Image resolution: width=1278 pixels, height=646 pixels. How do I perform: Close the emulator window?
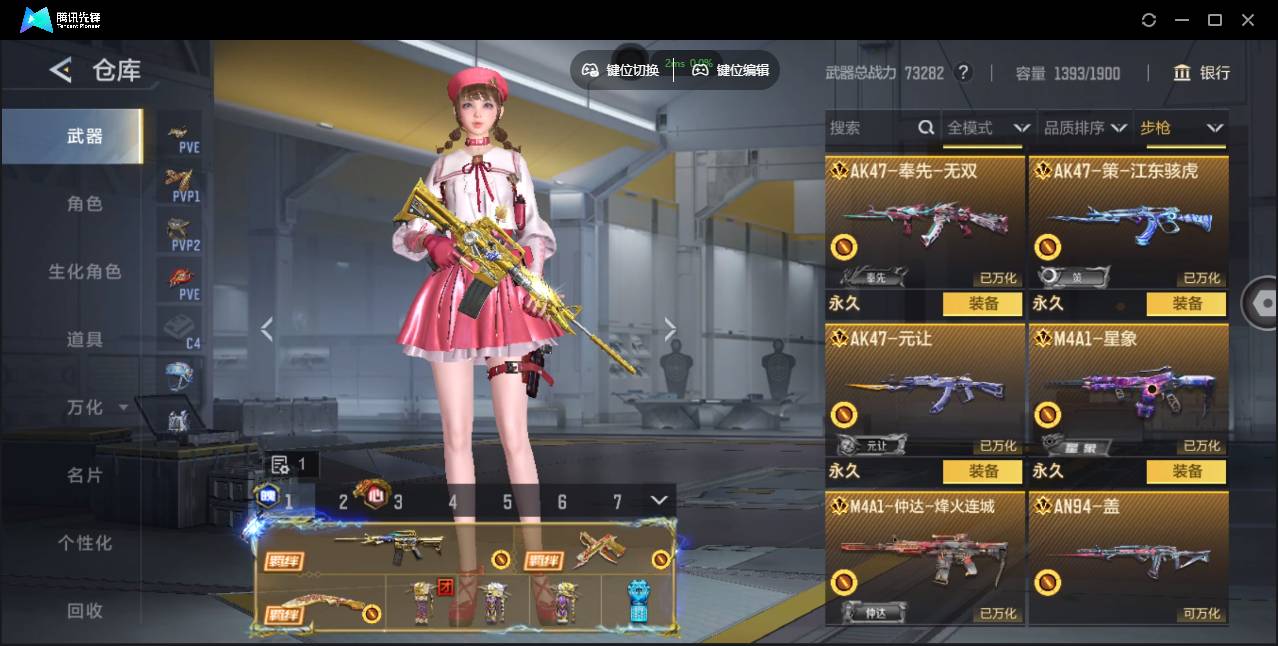point(1248,20)
